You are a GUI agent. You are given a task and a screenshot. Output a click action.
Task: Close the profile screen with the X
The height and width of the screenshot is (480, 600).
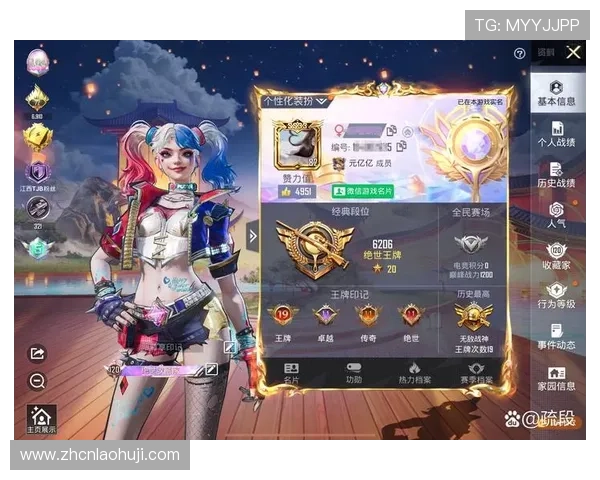tap(573, 52)
